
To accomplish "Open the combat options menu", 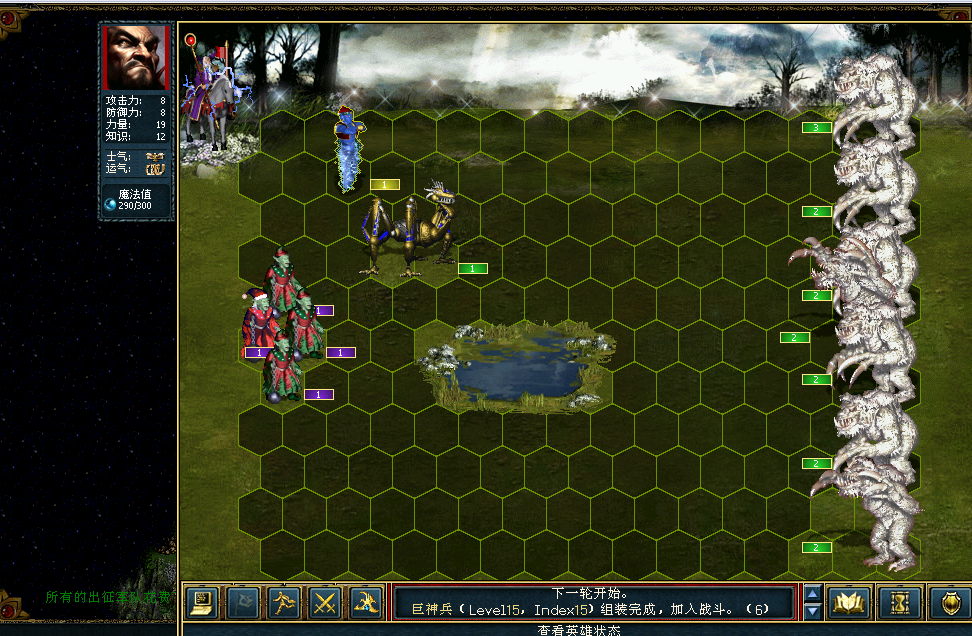I will click(202, 602).
